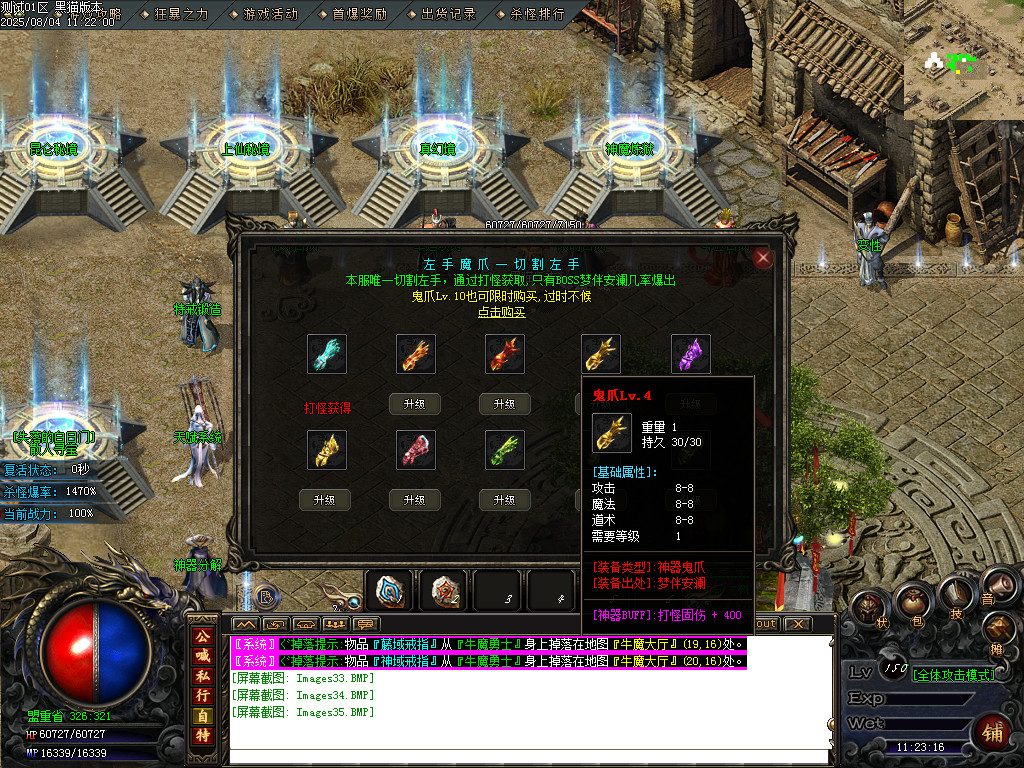1024x768 pixels.
Task: Click the 点击购买 purchase link
Action: [501, 312]
